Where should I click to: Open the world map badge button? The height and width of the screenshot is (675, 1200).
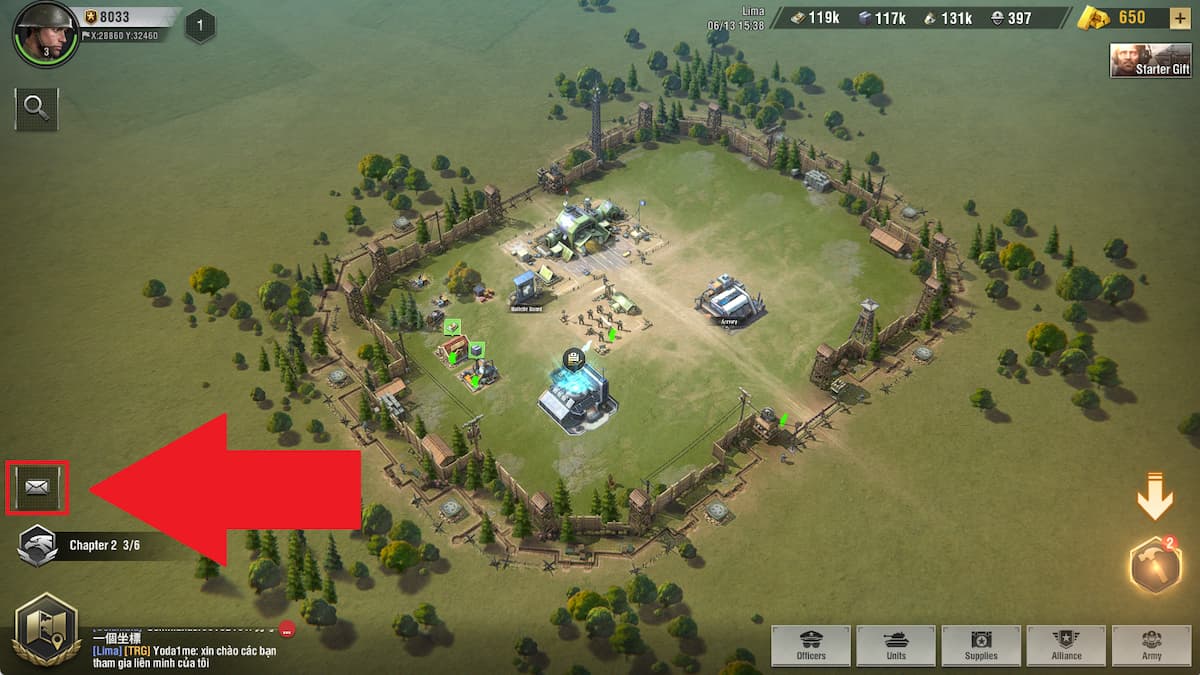[x=46, y=629]
